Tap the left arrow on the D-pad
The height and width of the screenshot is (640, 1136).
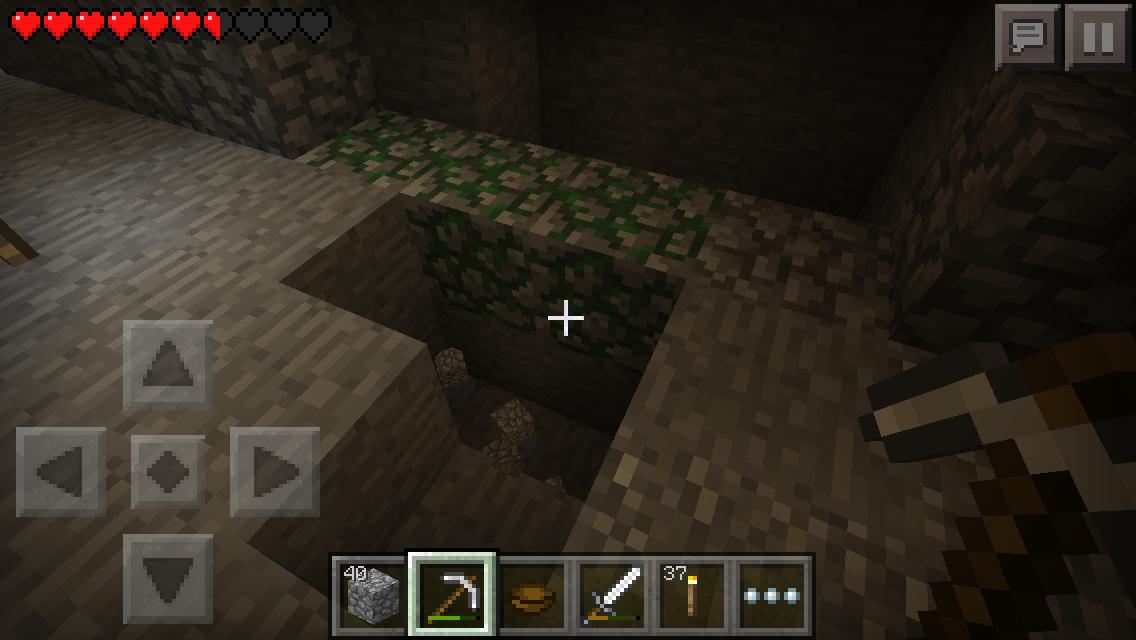(x=61, y=472)
